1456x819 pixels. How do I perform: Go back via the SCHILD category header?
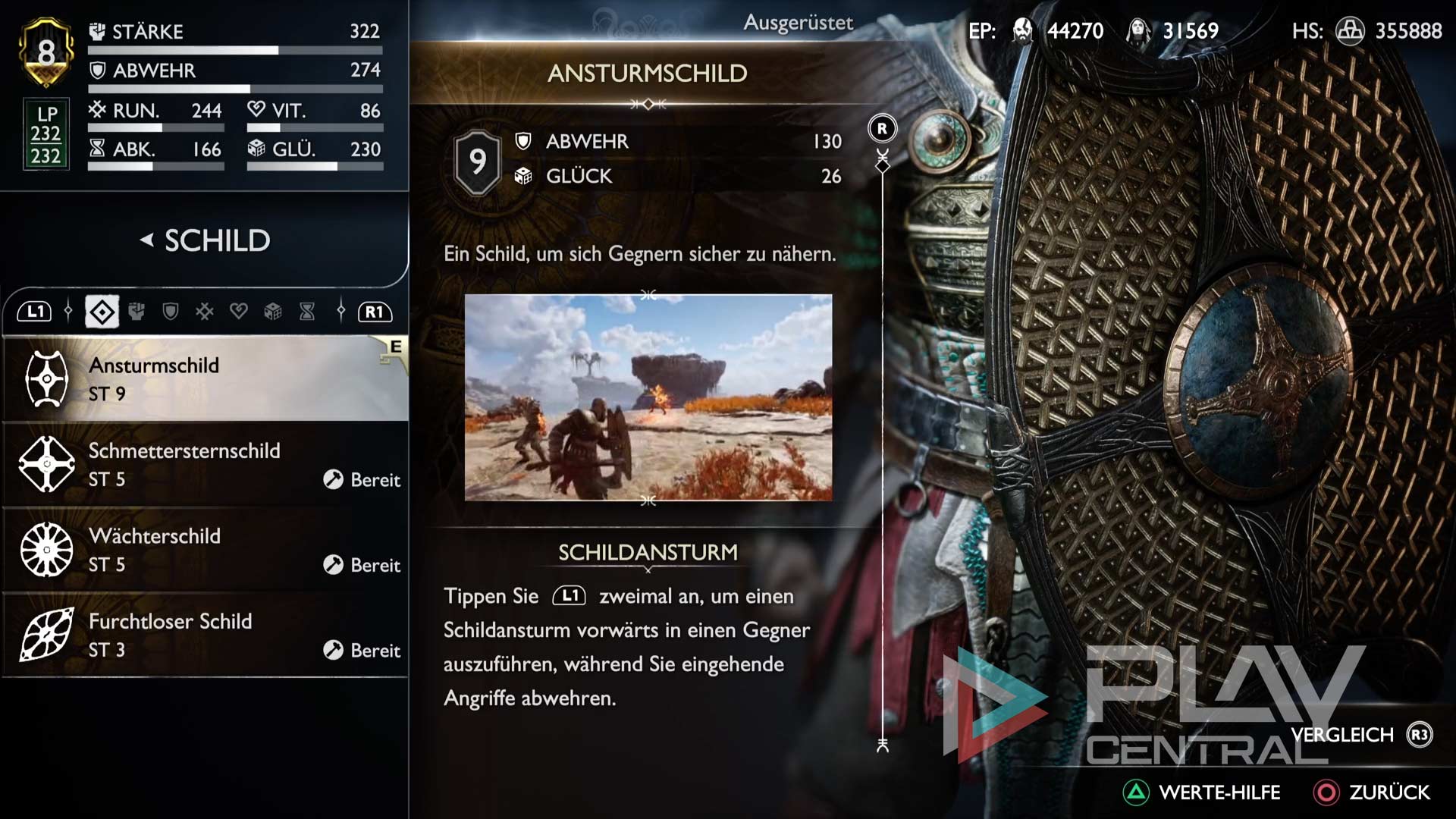205,240
